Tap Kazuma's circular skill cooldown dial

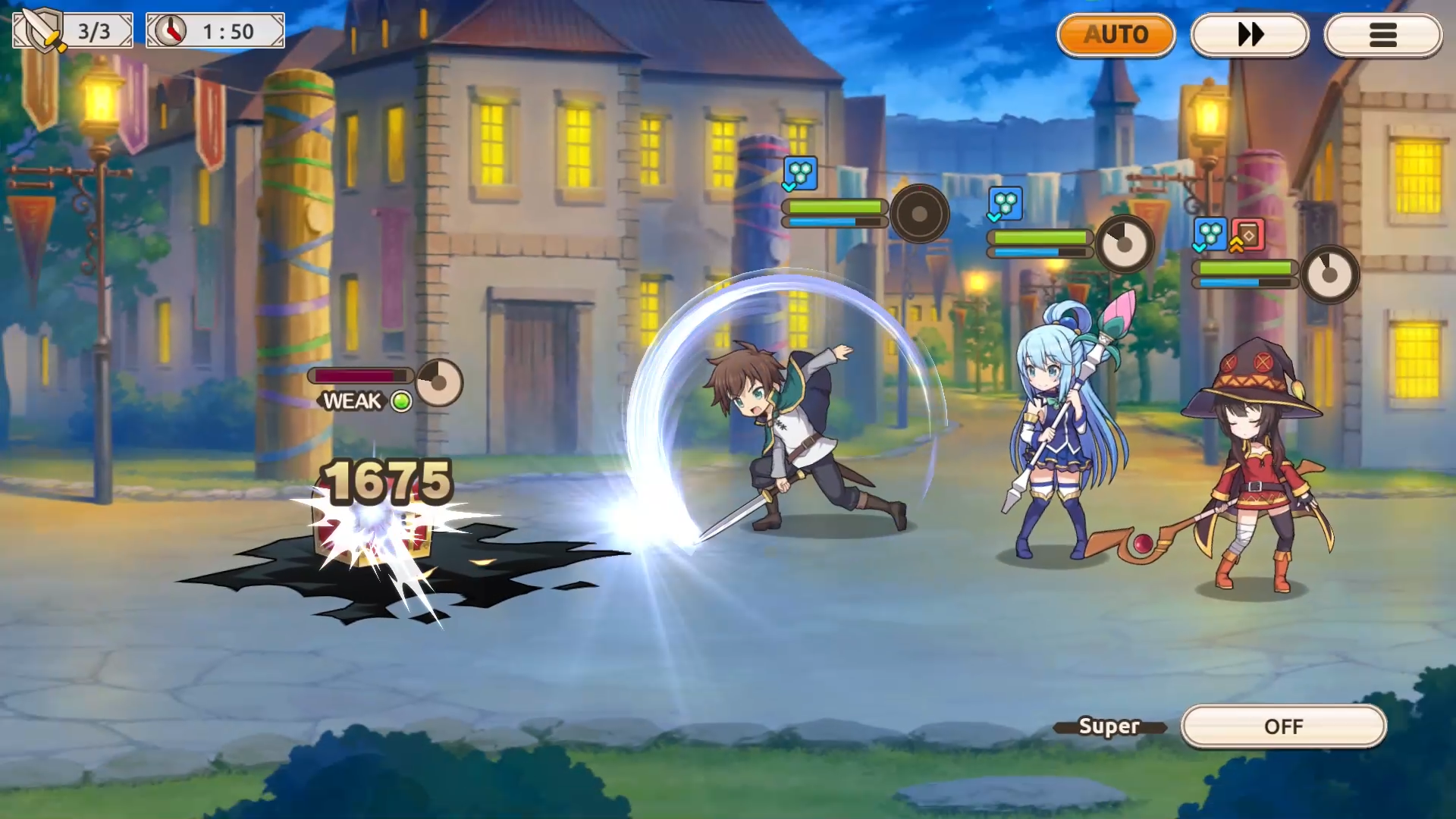tap(920, 215)
